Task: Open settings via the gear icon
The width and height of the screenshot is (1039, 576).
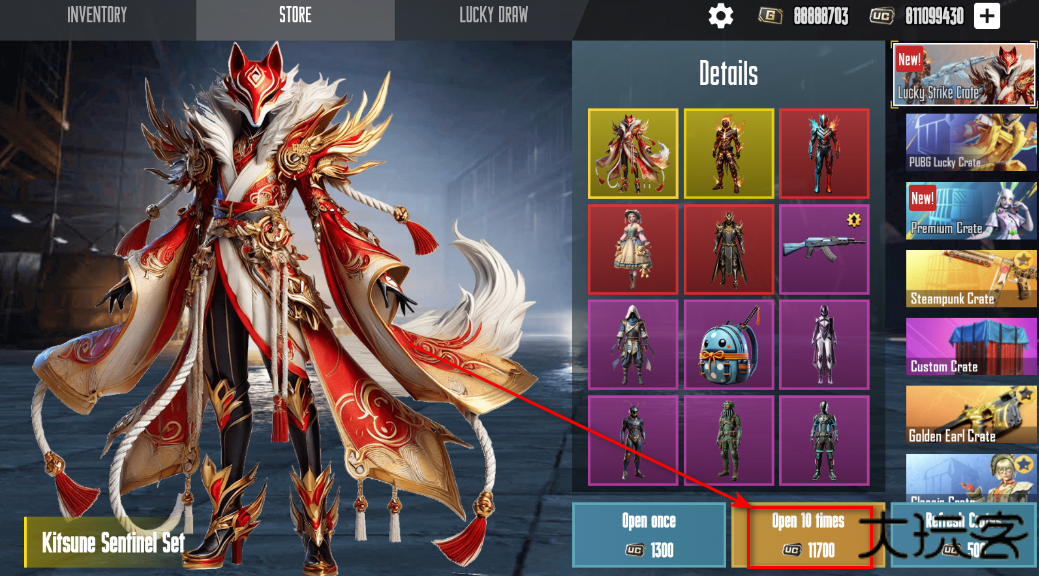Action: coord(720,16)
